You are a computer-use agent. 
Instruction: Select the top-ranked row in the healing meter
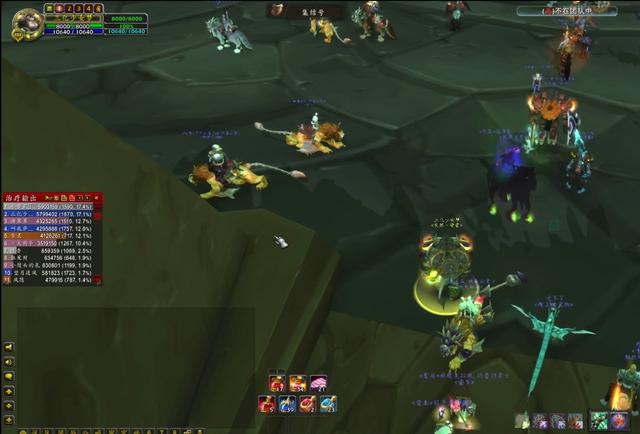click(52, 208)
